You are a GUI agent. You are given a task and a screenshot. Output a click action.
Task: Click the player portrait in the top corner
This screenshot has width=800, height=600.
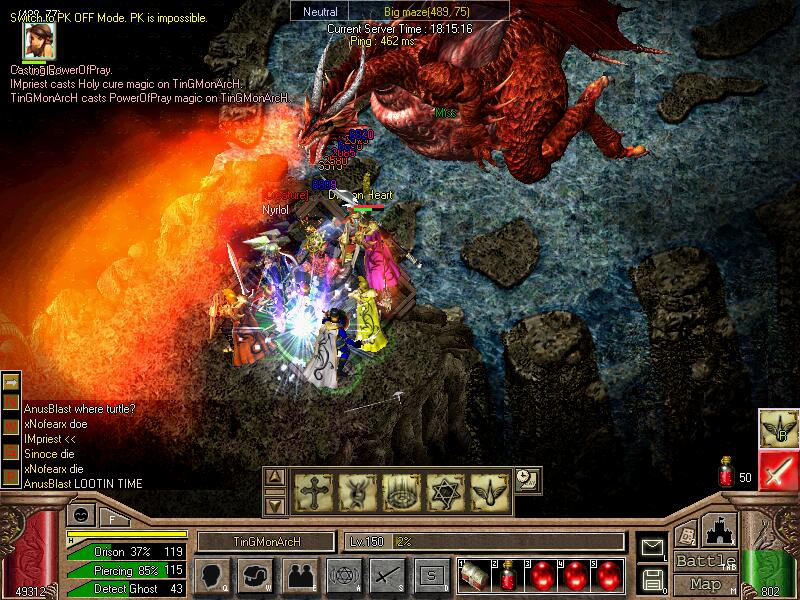[x=40, y=41]
